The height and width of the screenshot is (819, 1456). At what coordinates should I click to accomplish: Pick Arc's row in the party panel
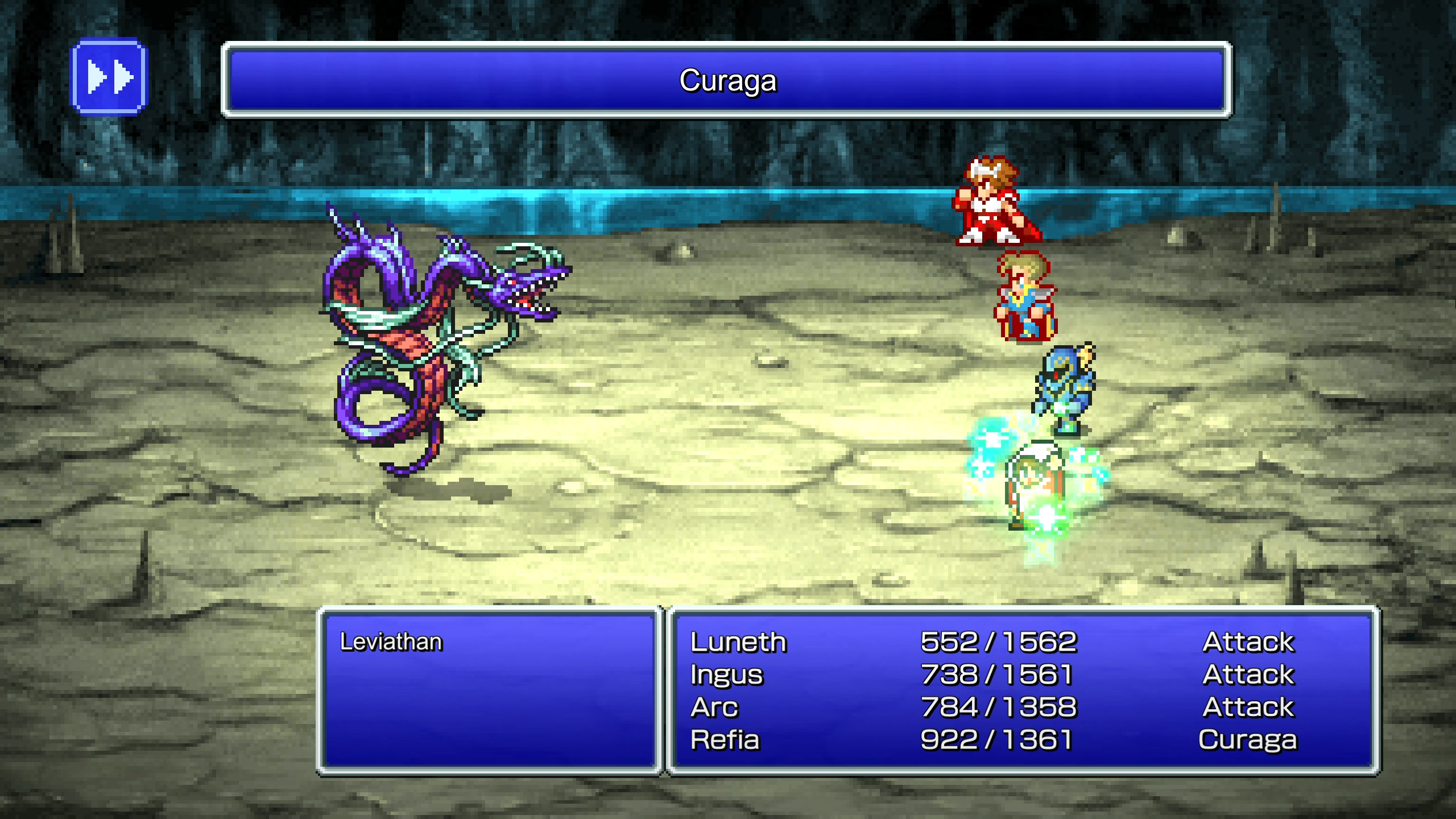(x=714, y=708)
